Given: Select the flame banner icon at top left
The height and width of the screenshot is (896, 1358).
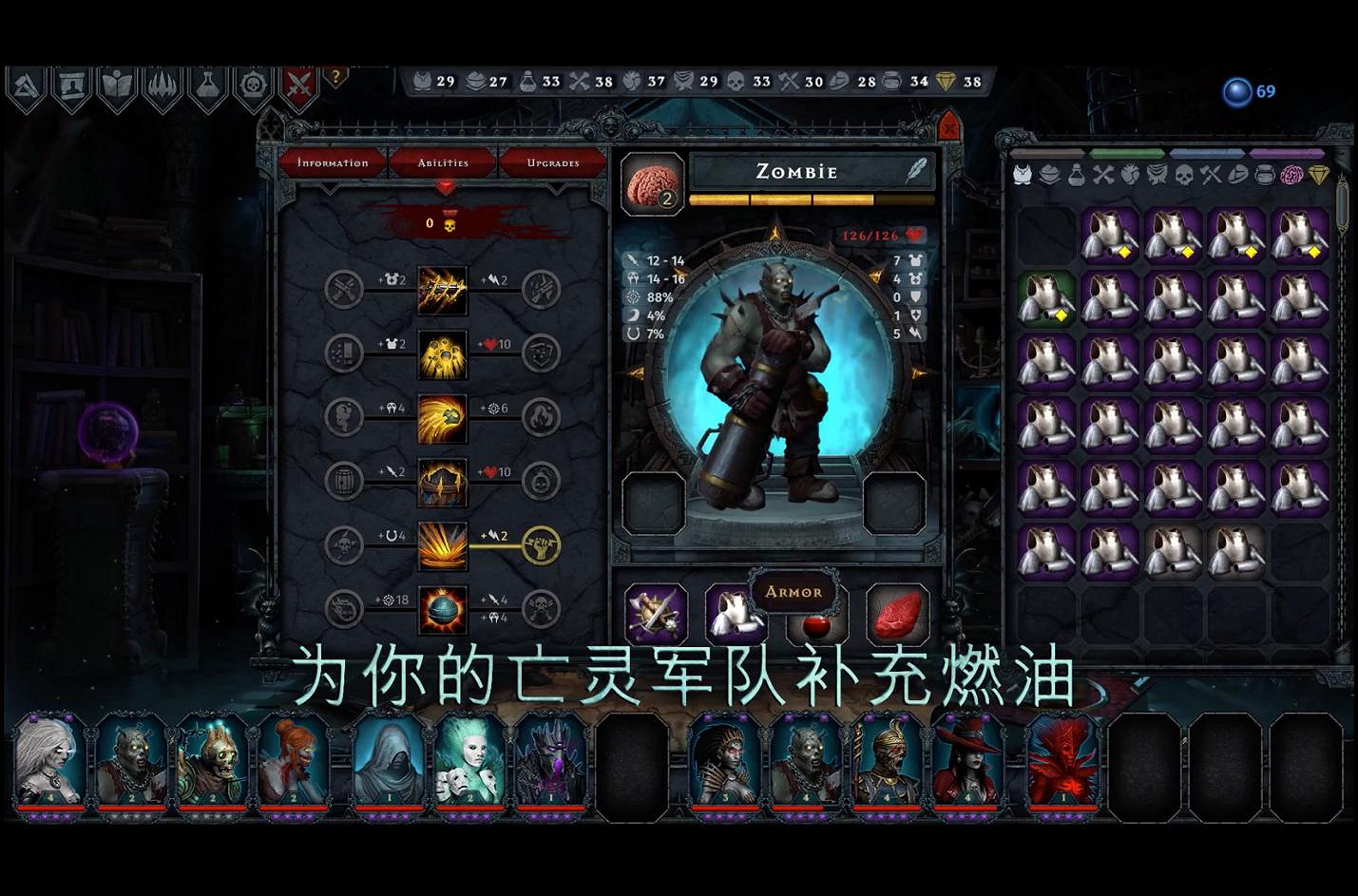Looking at the screenshot, I should pos(162,84).
